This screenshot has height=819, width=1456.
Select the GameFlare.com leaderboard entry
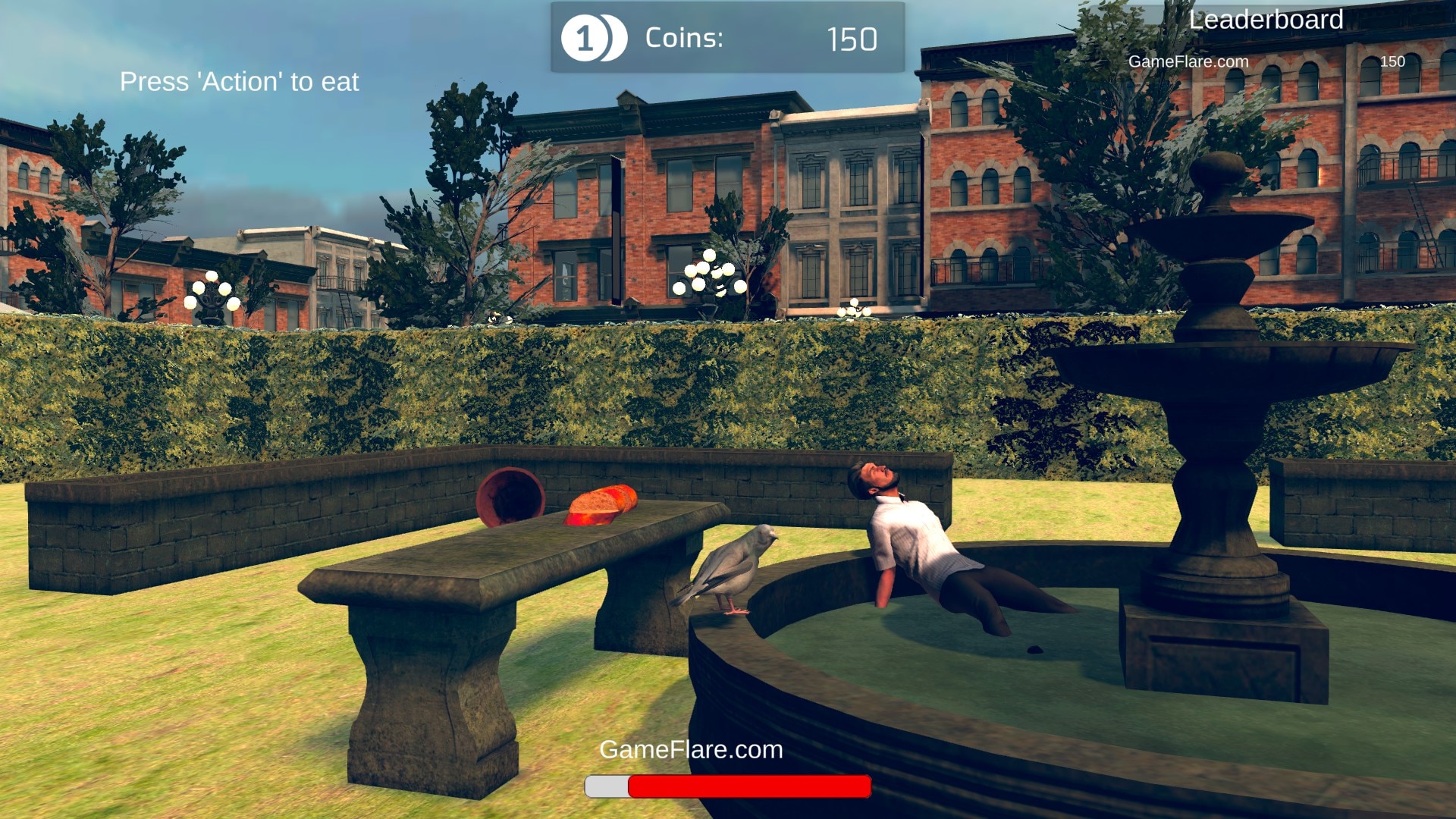tap(1188, 61)
